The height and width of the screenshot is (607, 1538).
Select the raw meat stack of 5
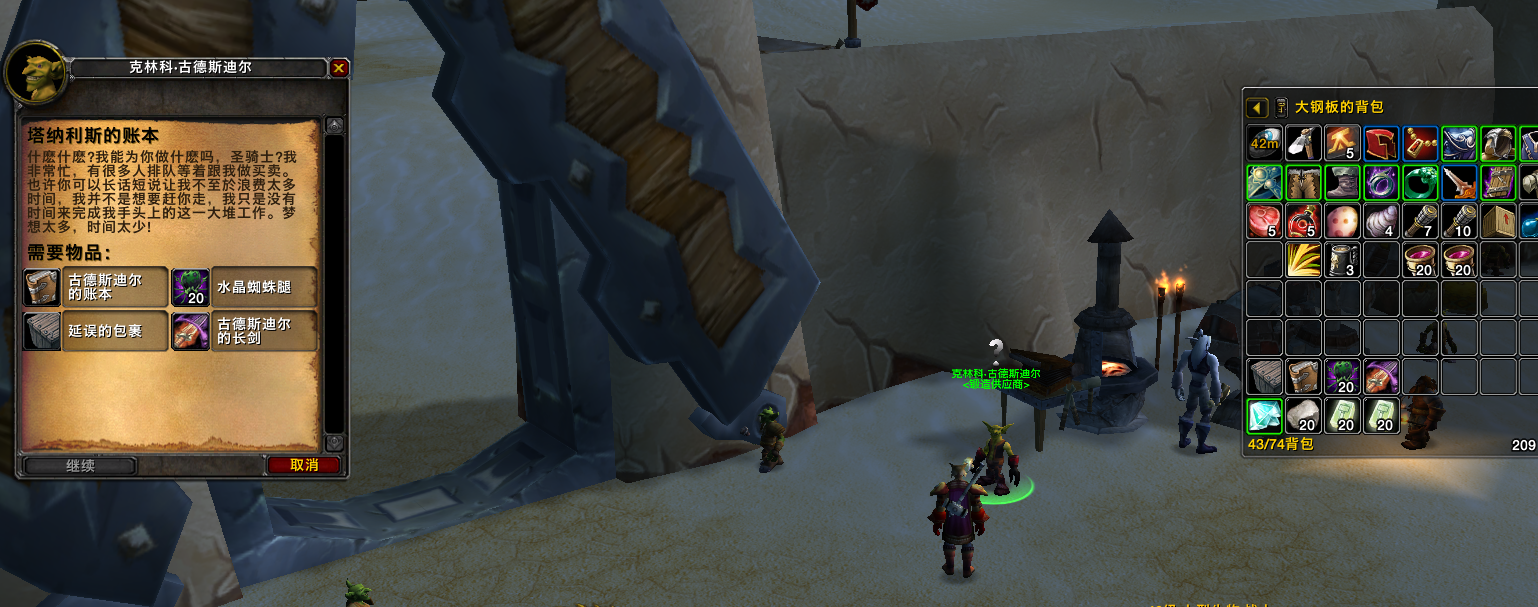tap(1264, 222)
